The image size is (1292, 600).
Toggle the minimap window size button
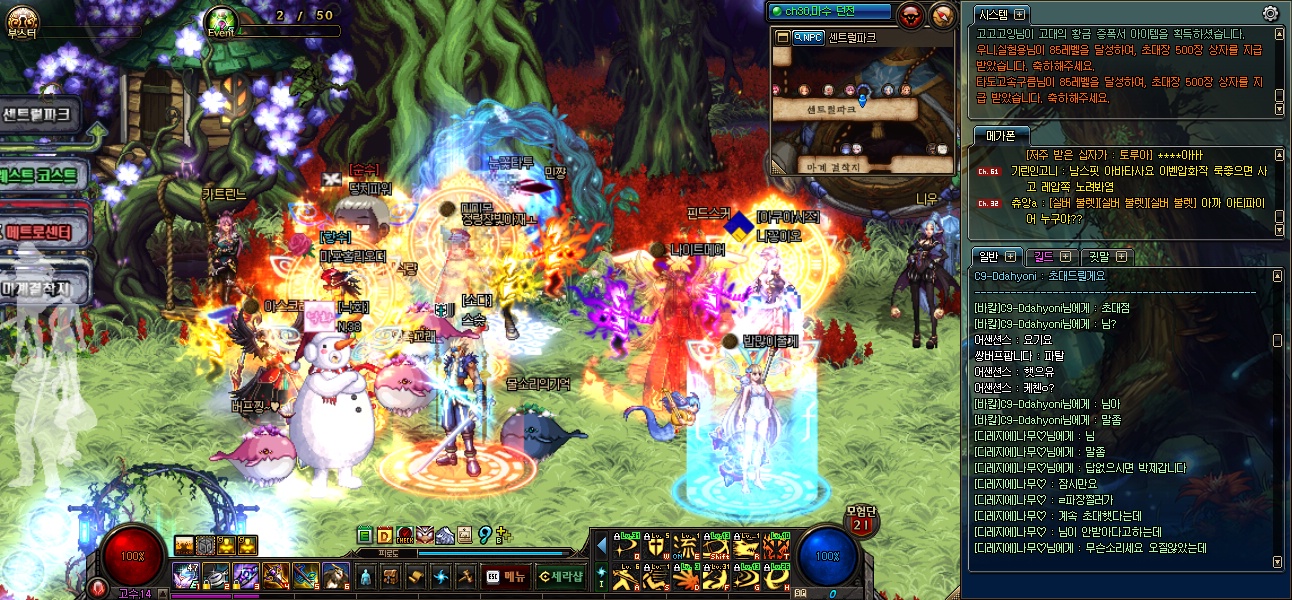coord(782,37)
